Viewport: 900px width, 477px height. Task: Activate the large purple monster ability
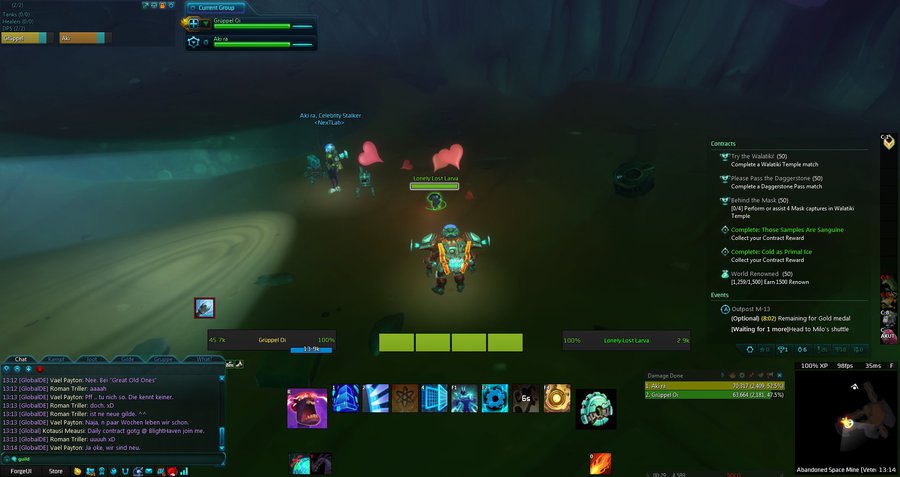tap(307, 408)
